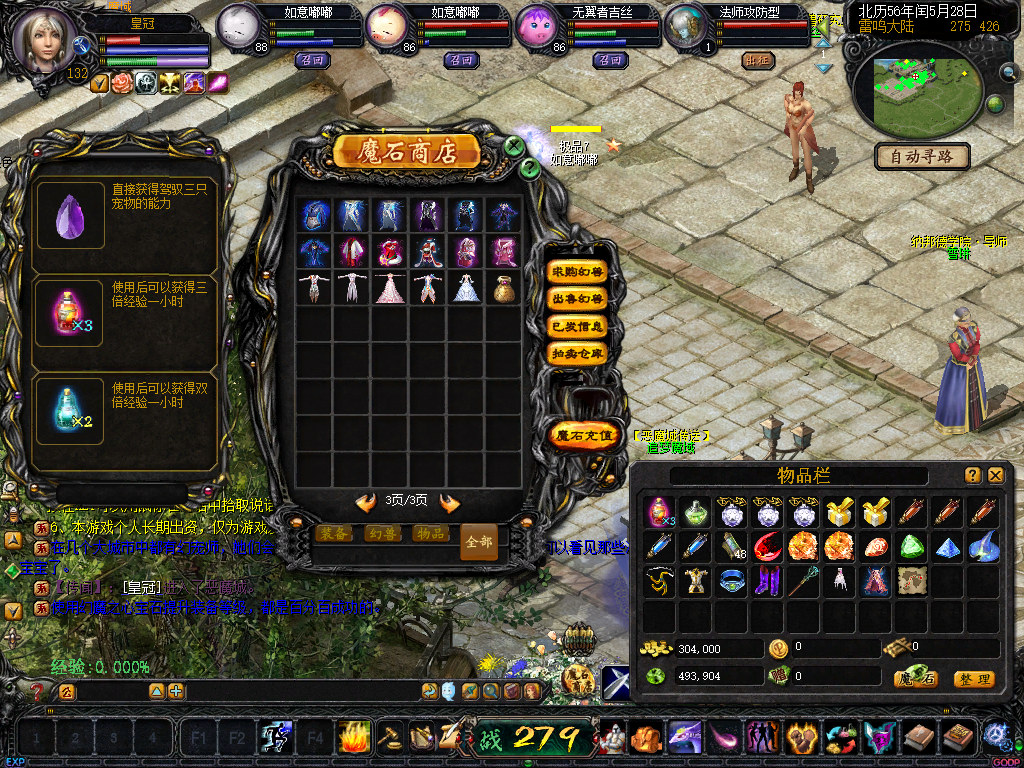1024x768 pixels.
Task: Click the 出售幻兽 button
Action: [x=578, y=299]
